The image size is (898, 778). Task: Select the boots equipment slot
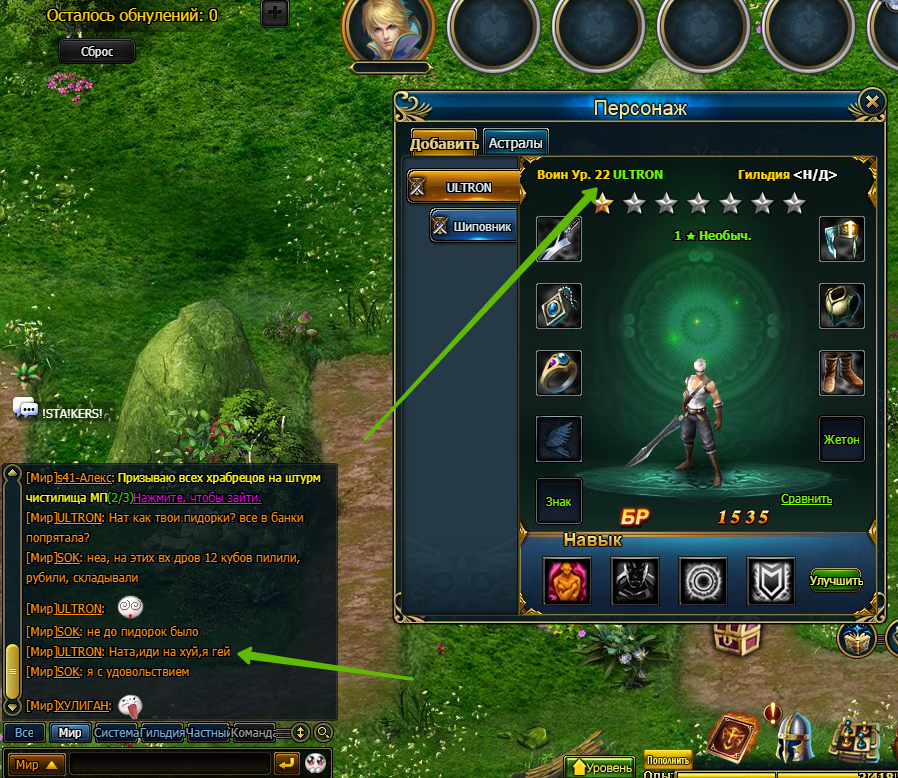[842, 372]
